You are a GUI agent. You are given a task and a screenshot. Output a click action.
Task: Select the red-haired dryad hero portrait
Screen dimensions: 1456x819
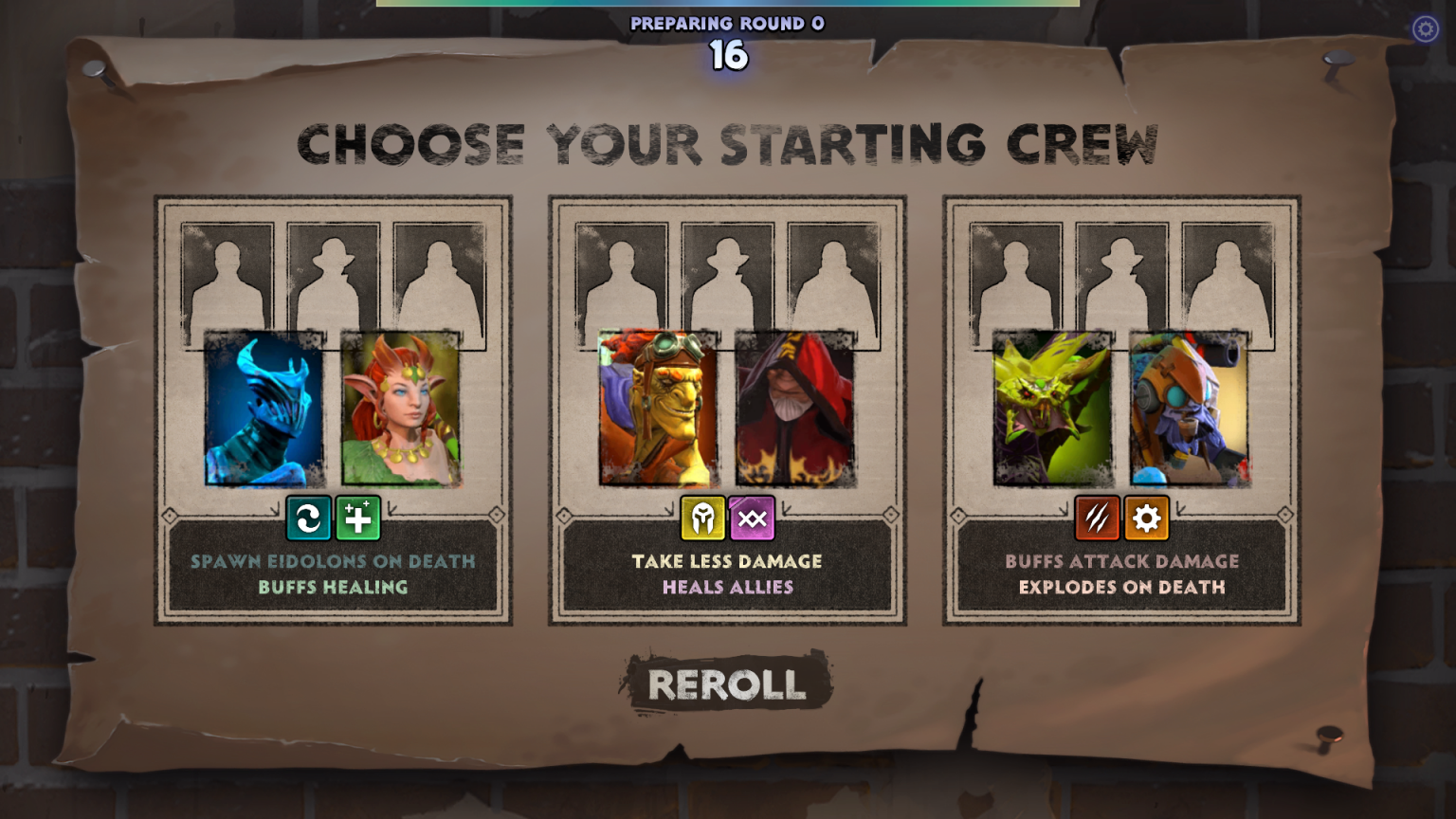coord(401,409)
